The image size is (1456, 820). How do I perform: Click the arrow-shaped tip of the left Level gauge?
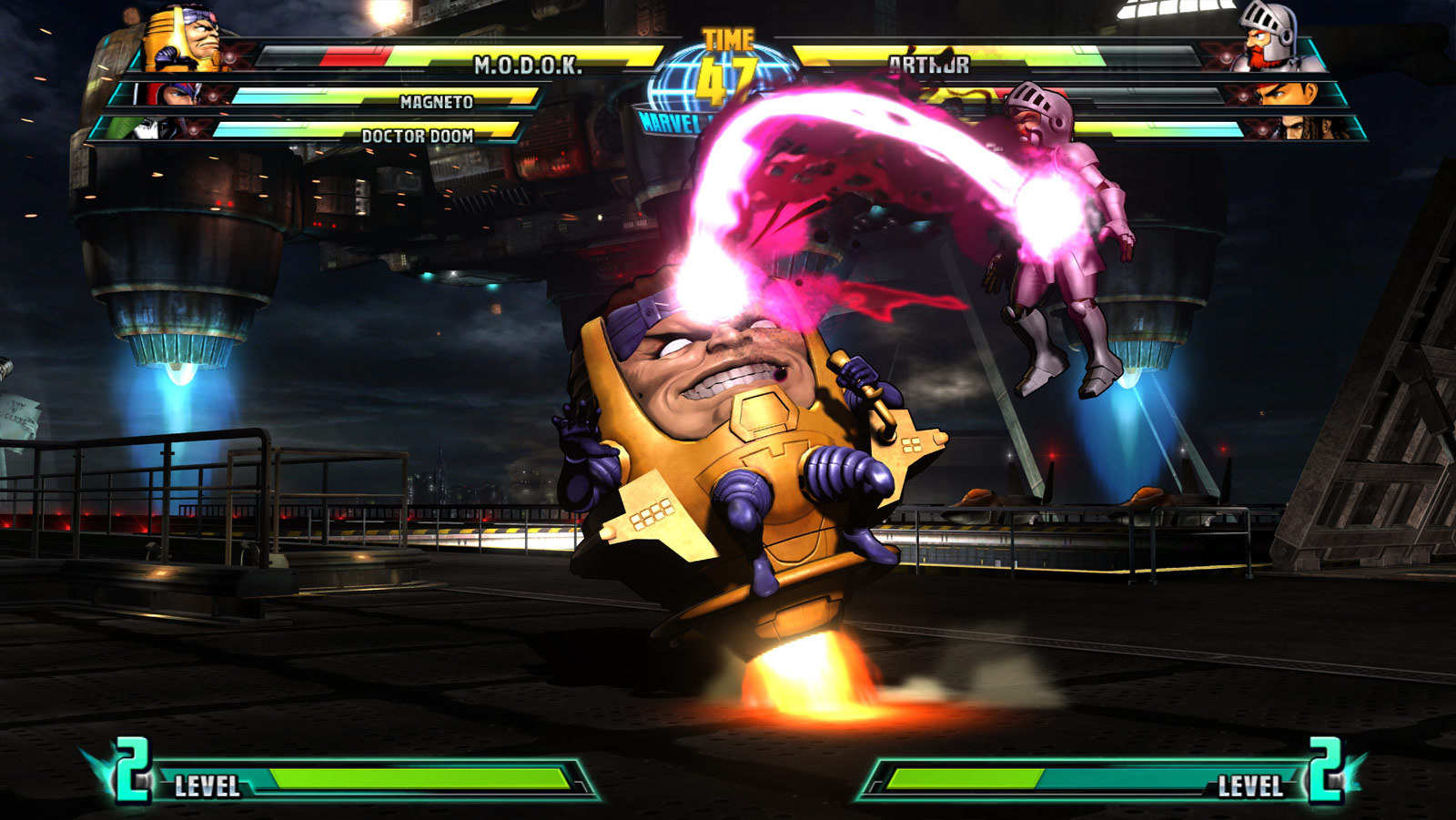tap(579, 779)
